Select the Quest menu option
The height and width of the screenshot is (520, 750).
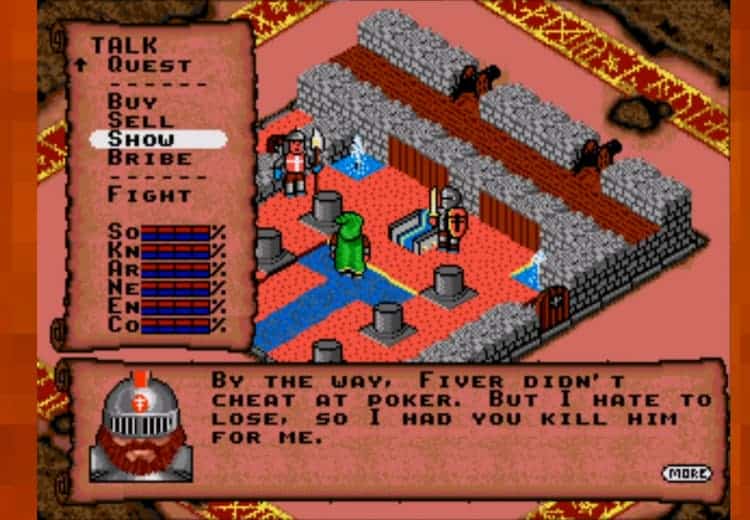click(x=149, y=65)
